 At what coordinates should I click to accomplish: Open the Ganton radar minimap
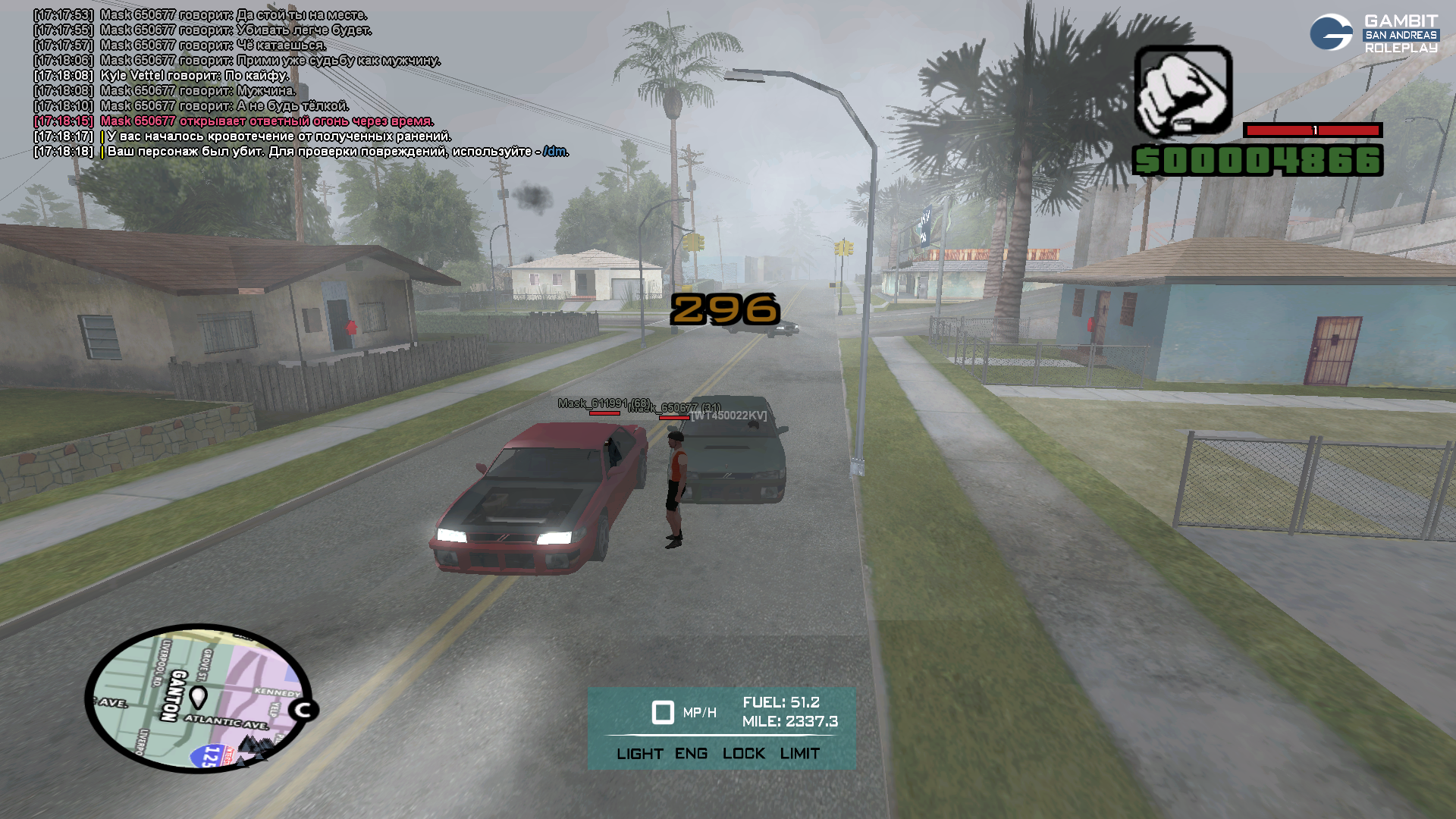tap(199, 698)
